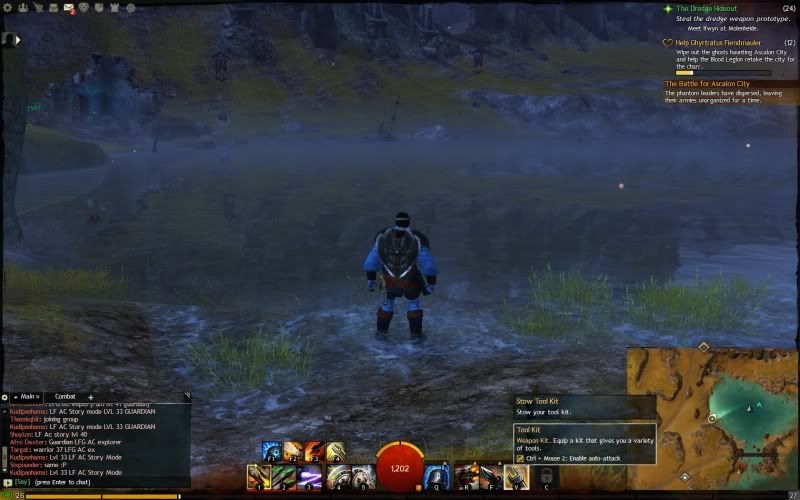The width and height of the screenshot is (800, 500).
Task: Add a new chat tab
Action: pos(91,397)
